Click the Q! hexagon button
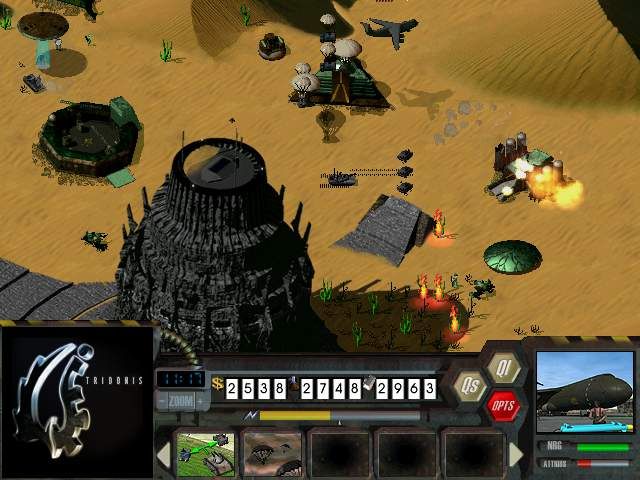Viewport: 640px width, 480px height. [504, 367]
